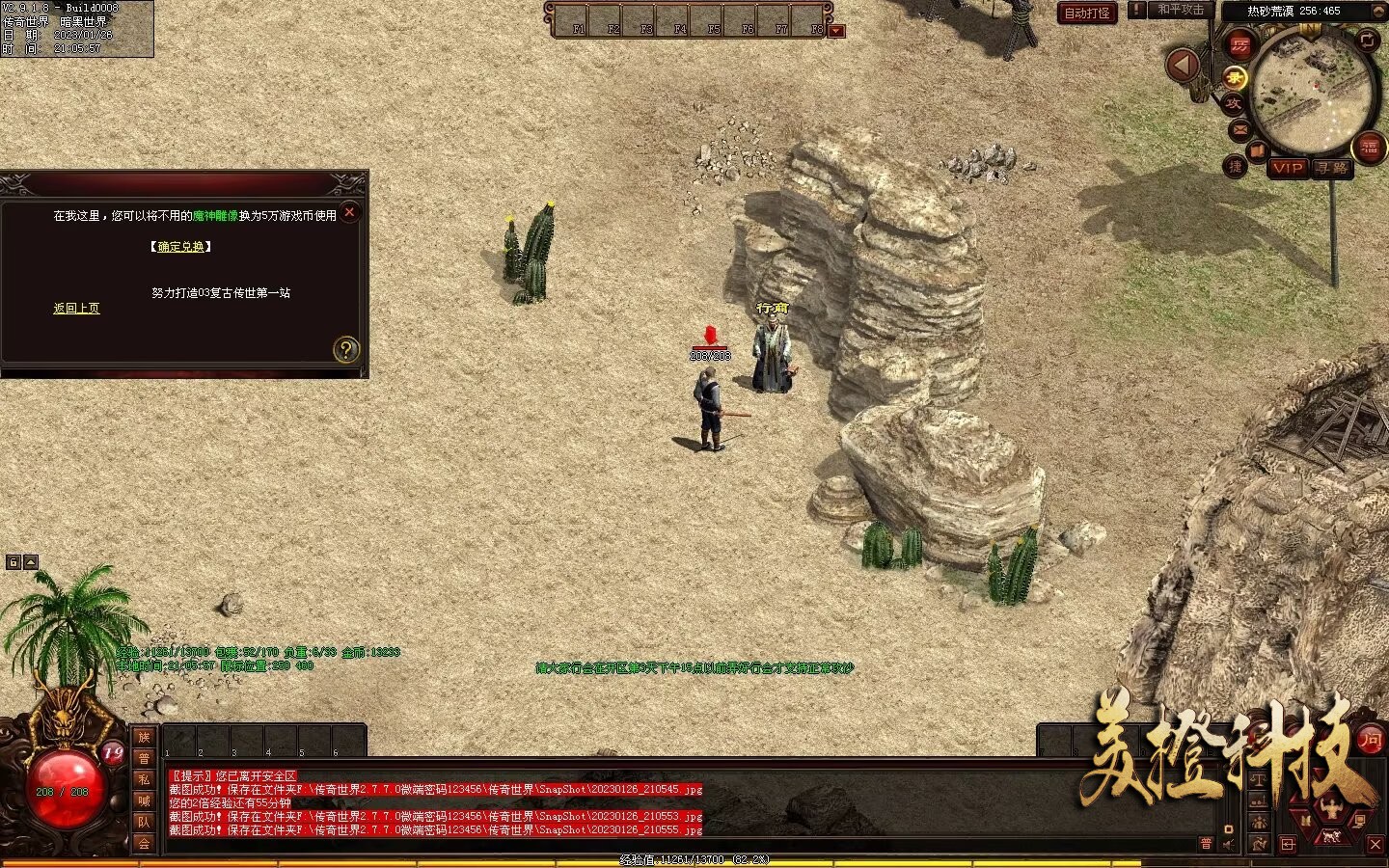The width and height of the screenshot is (1389, 868).
Task: Collapse minimap buttons with the left arrow
Action: (1181, 66)
